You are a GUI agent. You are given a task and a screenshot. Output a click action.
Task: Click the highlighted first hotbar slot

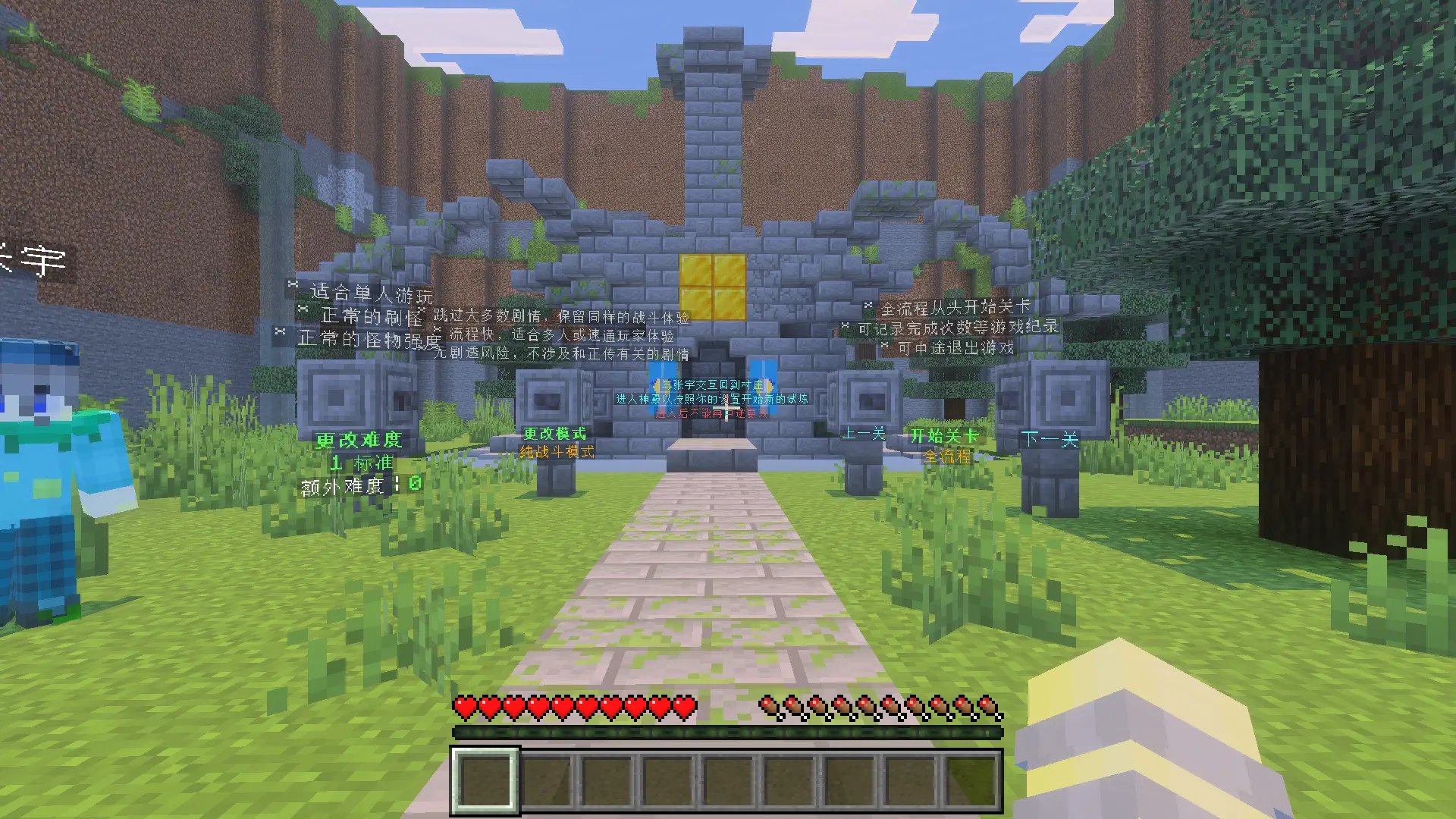pyautogui.click(x=485, y=780)
